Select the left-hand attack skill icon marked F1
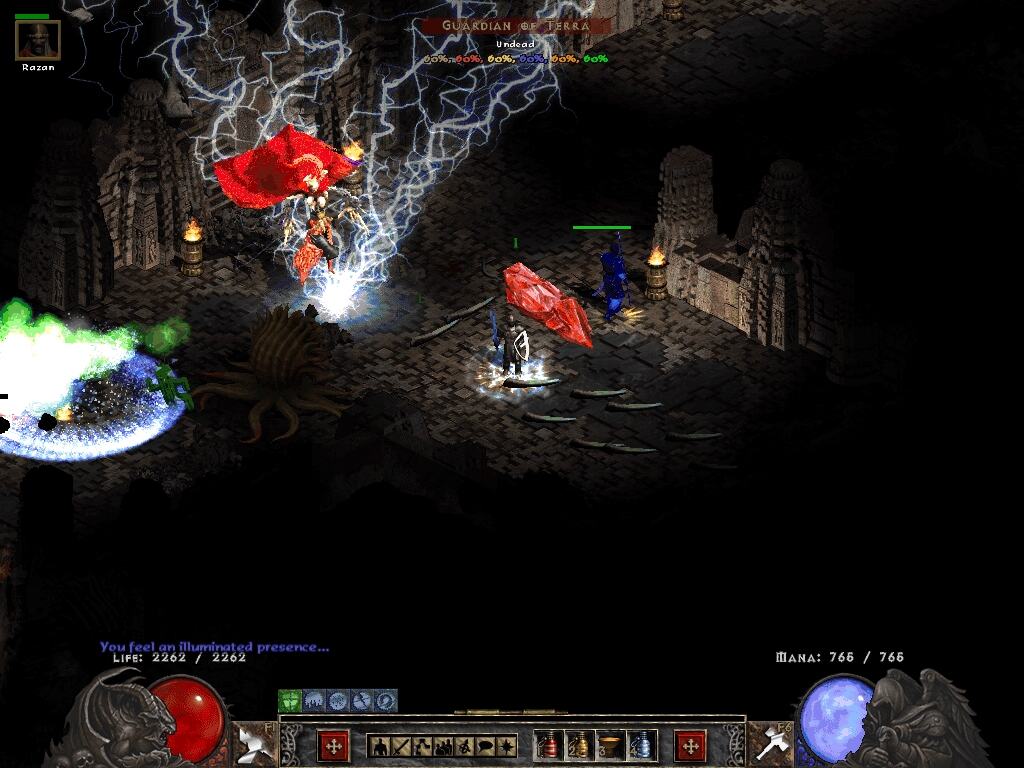1024x768 pixels. tap(255, 742)
